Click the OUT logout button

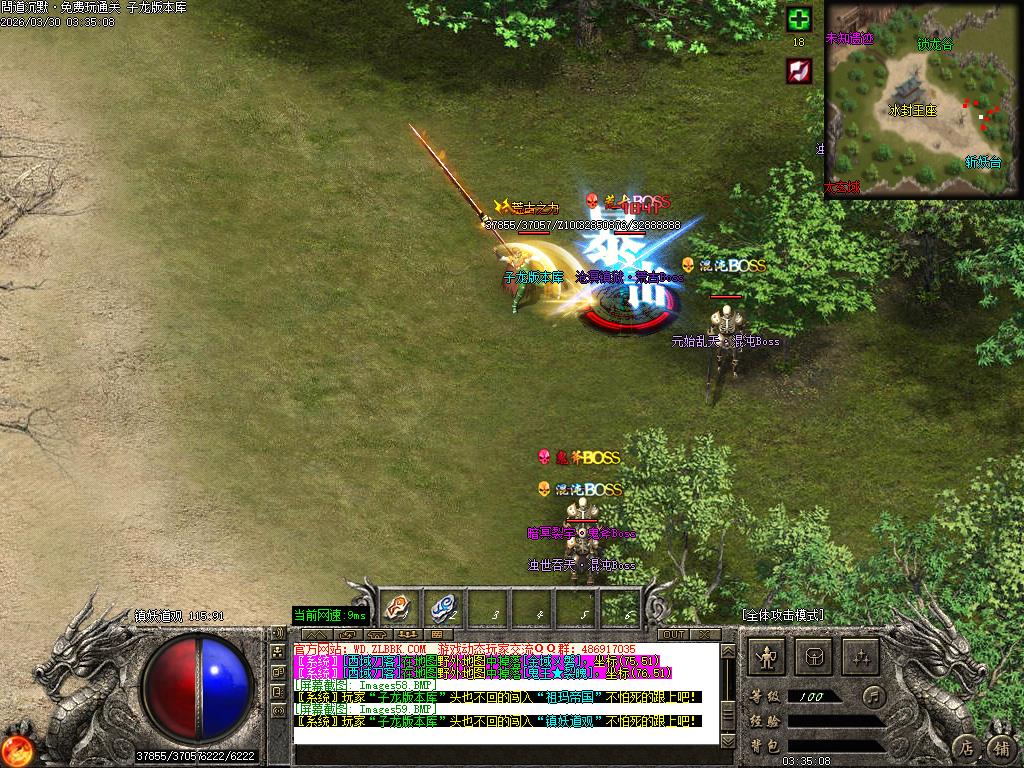pos(673,634)
